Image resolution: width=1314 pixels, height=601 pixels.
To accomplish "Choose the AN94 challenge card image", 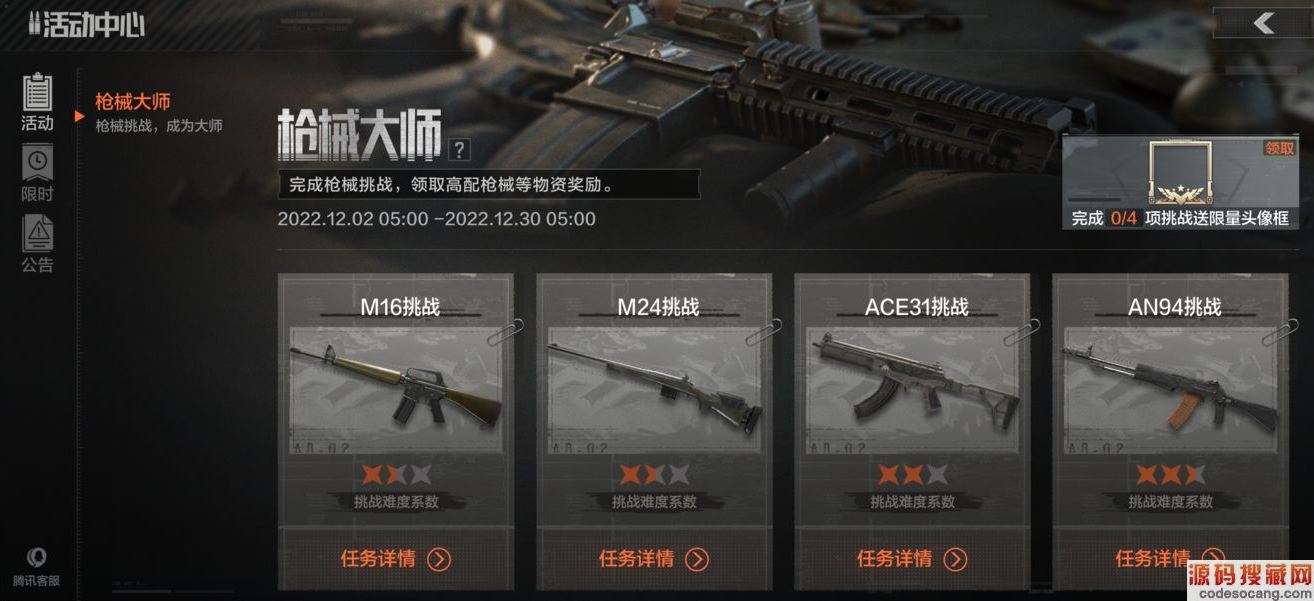I will tap(1170, 385).
